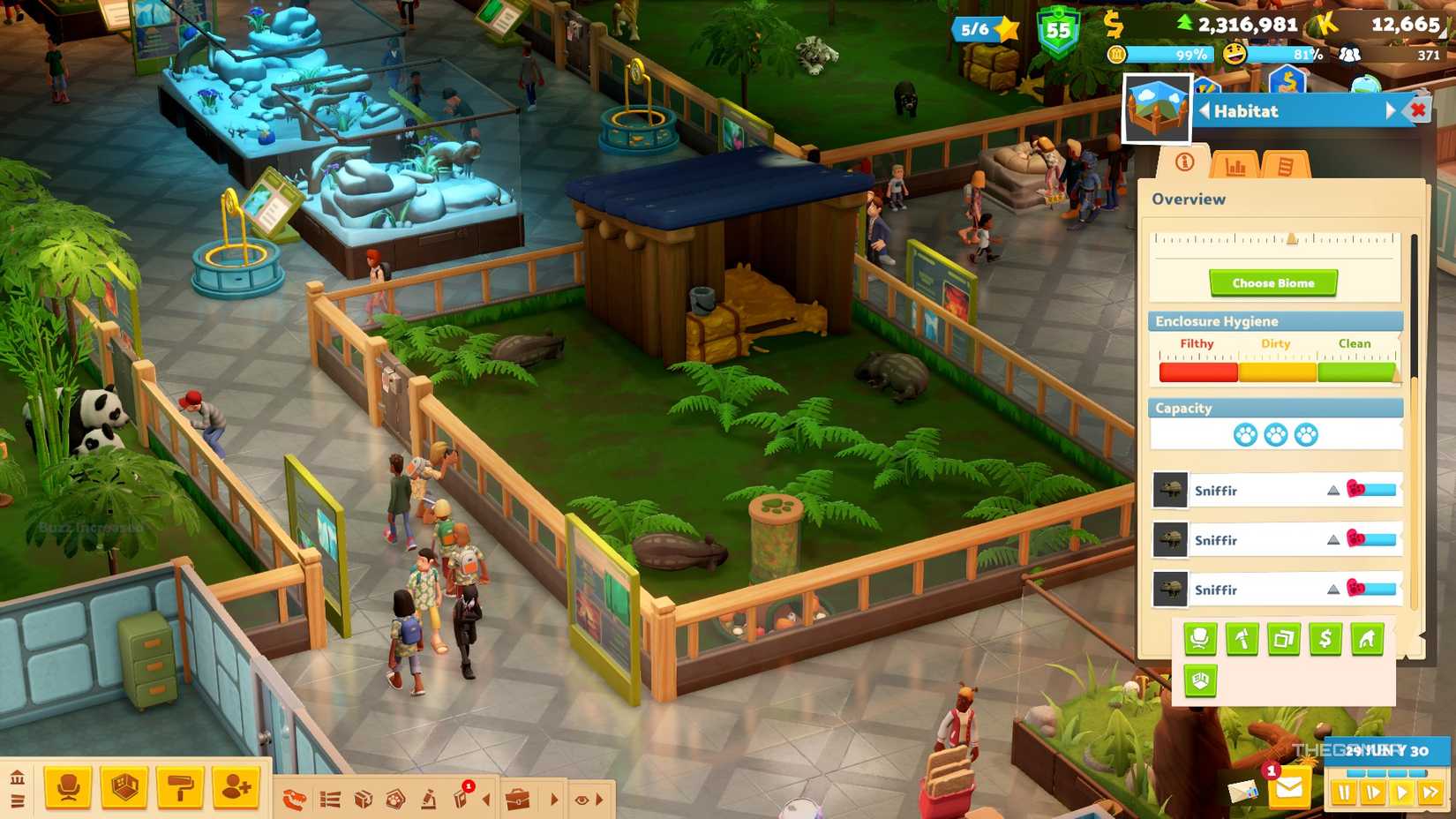The height and width of the screenshot is (819, 1456).
Task: Select the dollar sell icon in the habitat panel
Action: (1325, 639)
